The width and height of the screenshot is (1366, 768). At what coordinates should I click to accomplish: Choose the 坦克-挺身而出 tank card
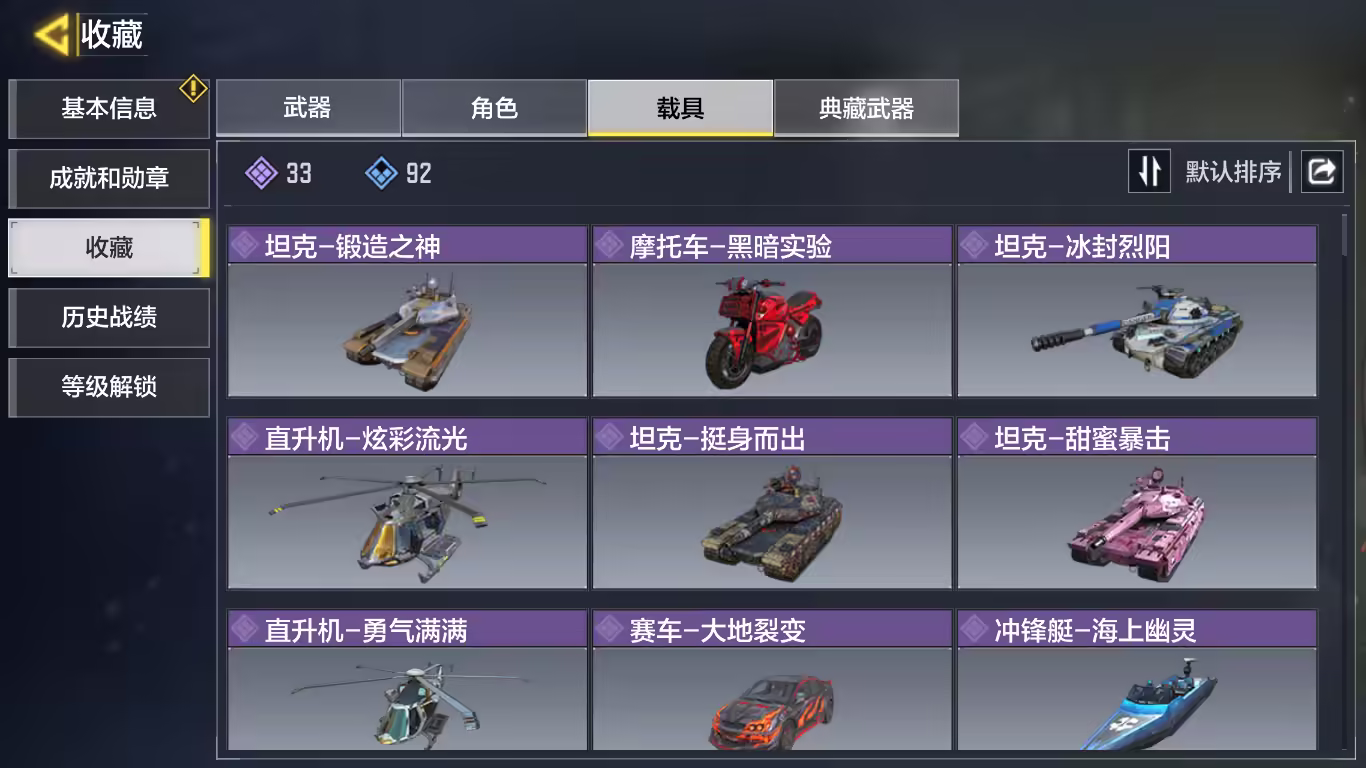click(772, 504)
